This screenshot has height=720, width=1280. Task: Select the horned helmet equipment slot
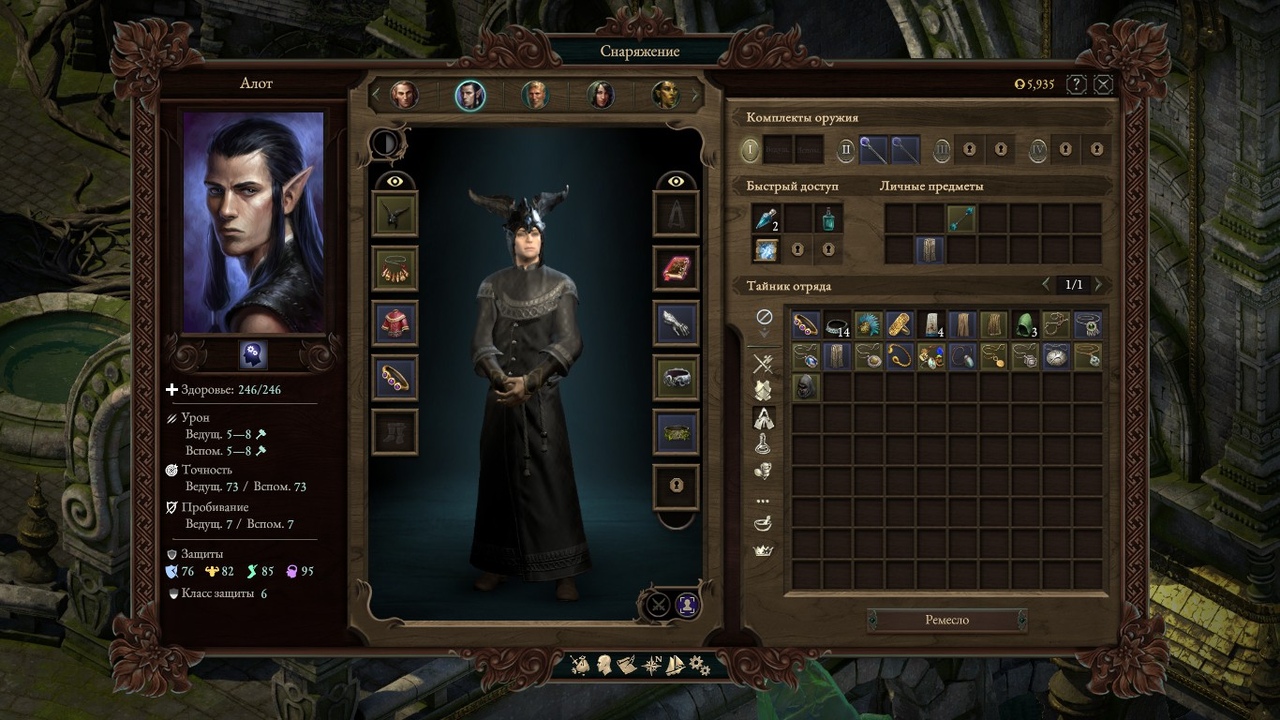point(395,214)
